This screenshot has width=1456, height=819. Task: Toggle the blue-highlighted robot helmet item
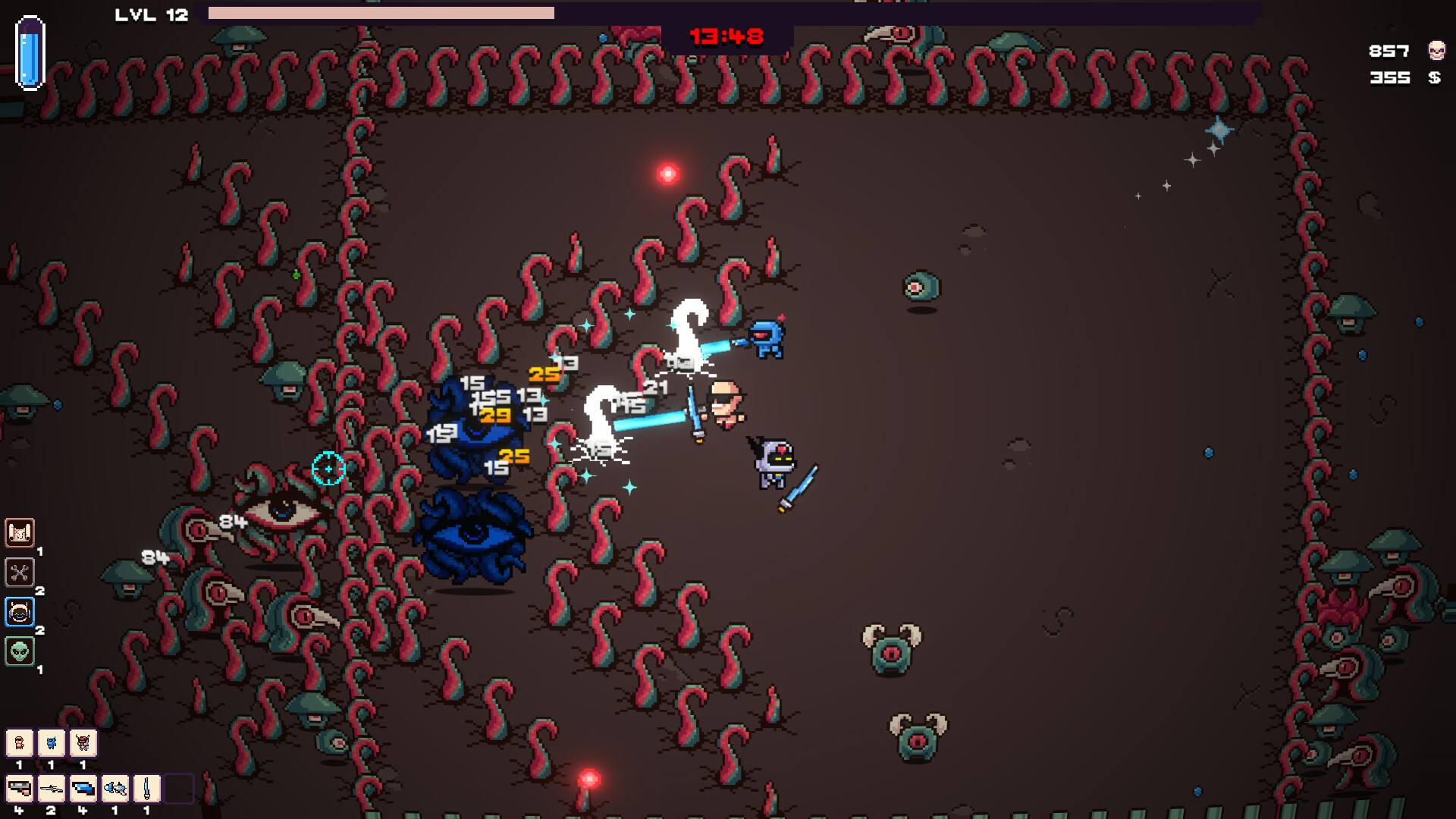point(18,611)
